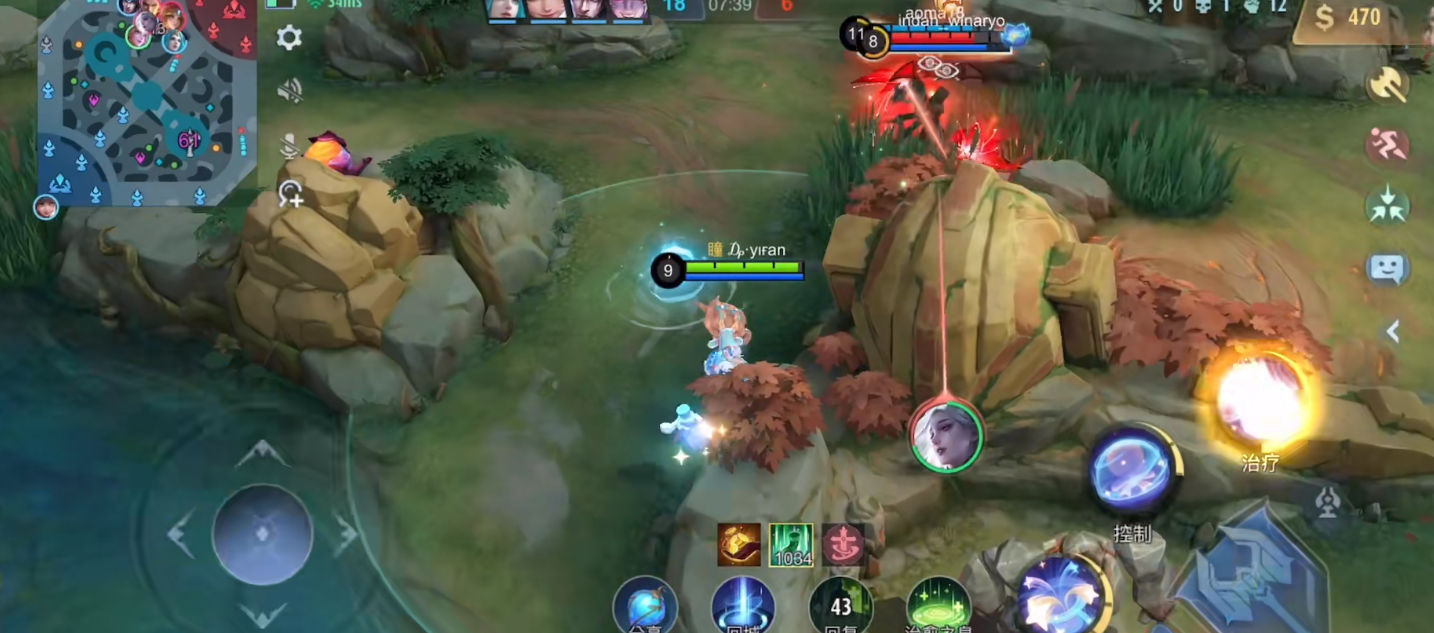The height and width of the screenshot is (633, 1434).
Task: Use the butterfly-wing skill button
Action: coord(1062,595)
